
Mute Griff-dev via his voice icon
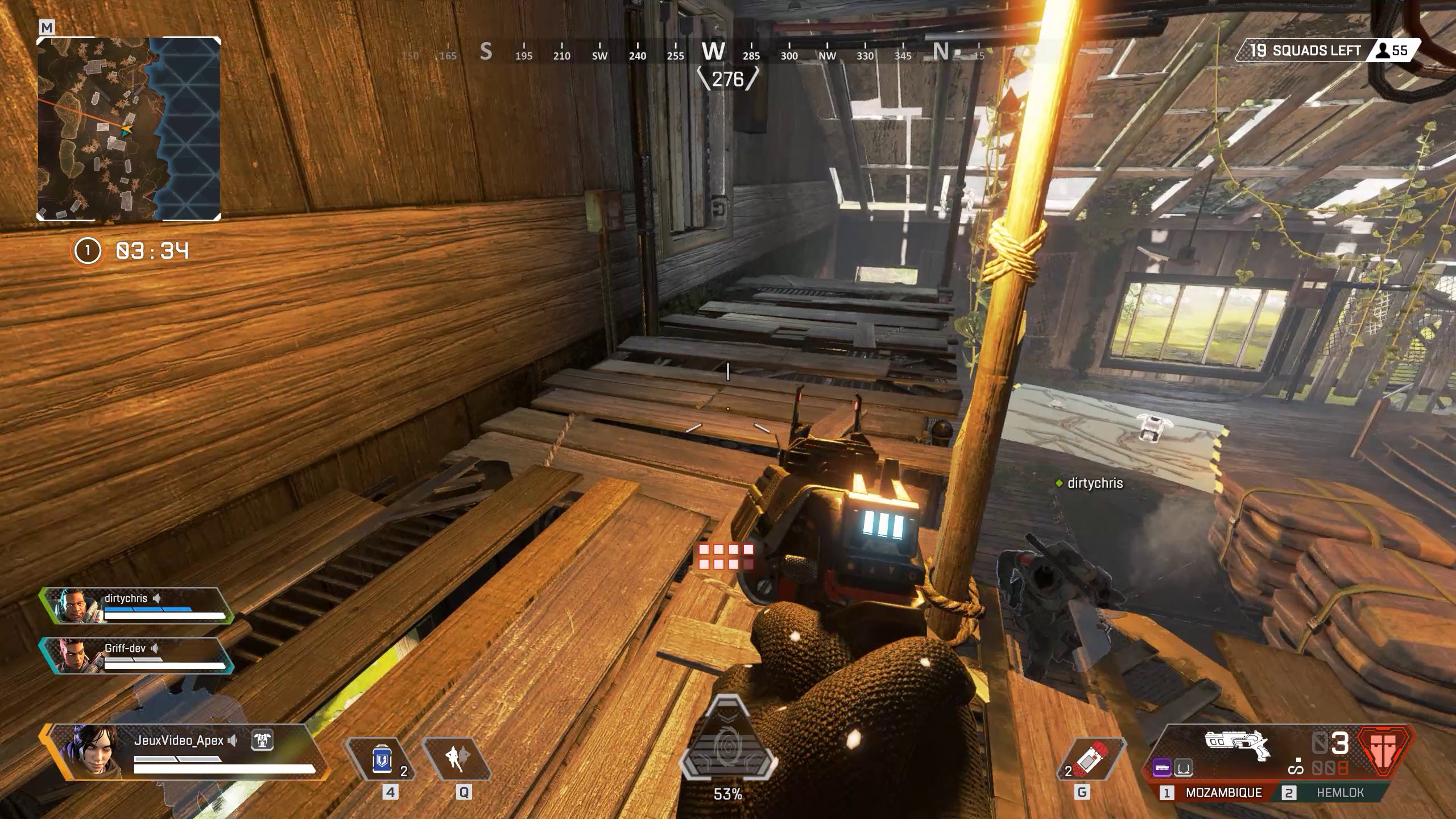pos(154,650)
